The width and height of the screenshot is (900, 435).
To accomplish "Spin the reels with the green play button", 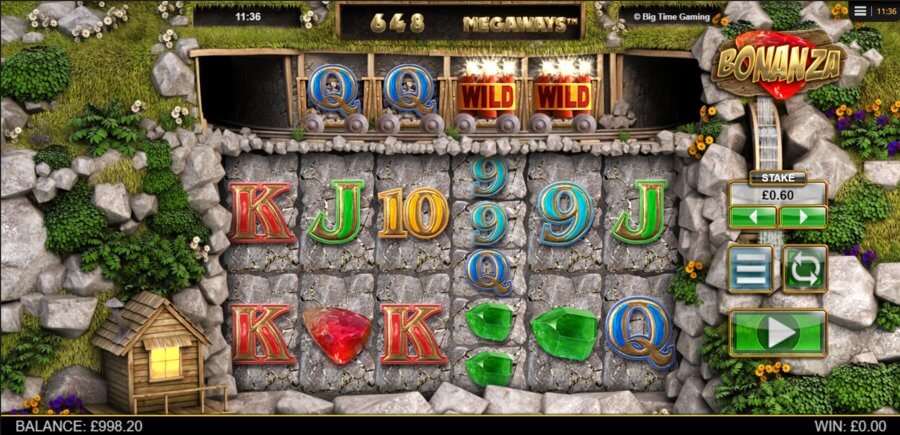I will pyautogui.click(x=777, y=332).
